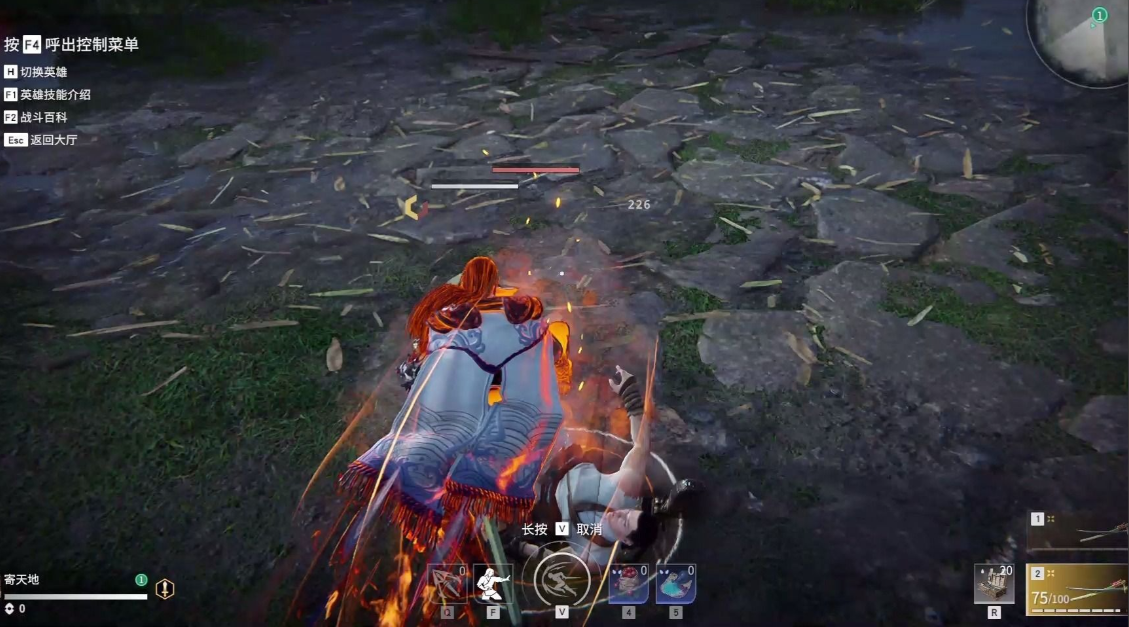Activate the white martial-artist hero skill
Viewport: 1129px width, 627px height.
point(493,583)
